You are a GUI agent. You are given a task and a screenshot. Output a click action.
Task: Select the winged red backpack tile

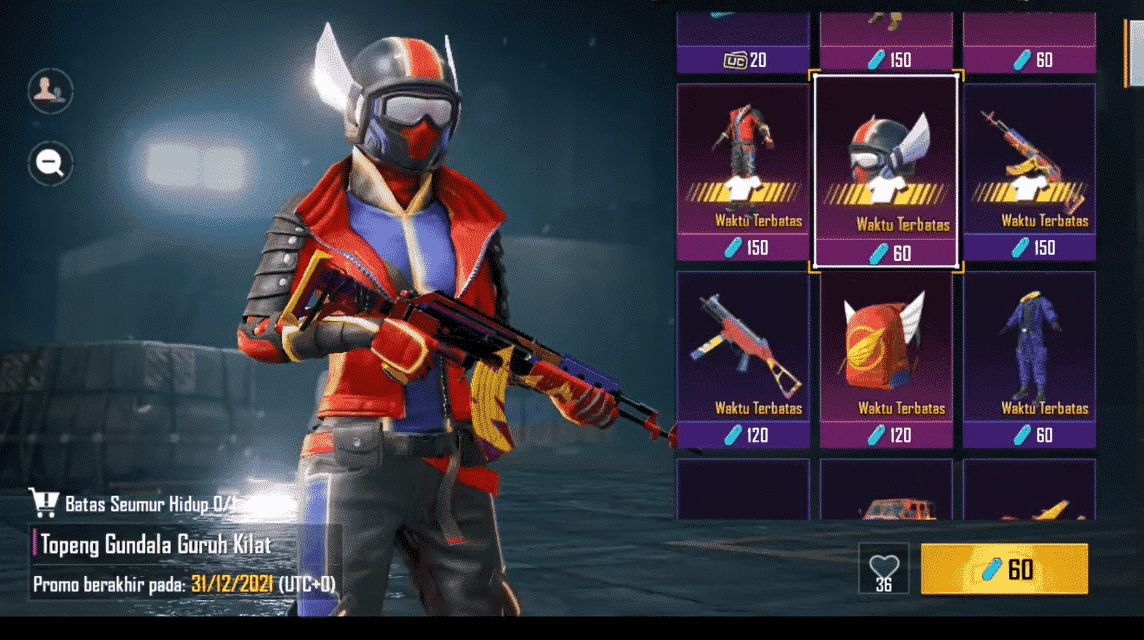tap(886, 360)
